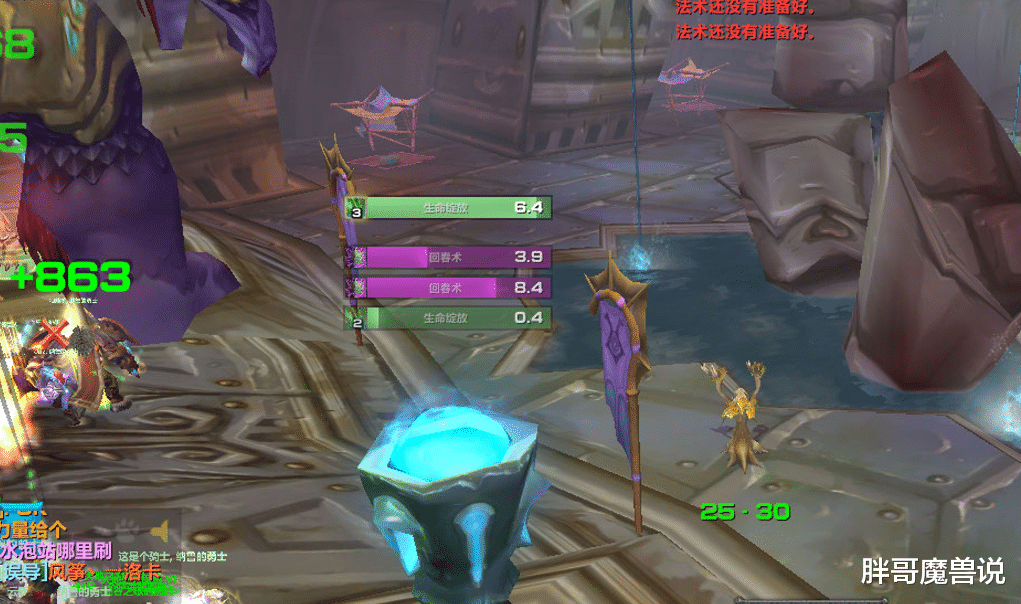Click the Lifebloom icon showing 2 stacks
The width and height of the screenshot is (1021, 604).
coord(355,318)
